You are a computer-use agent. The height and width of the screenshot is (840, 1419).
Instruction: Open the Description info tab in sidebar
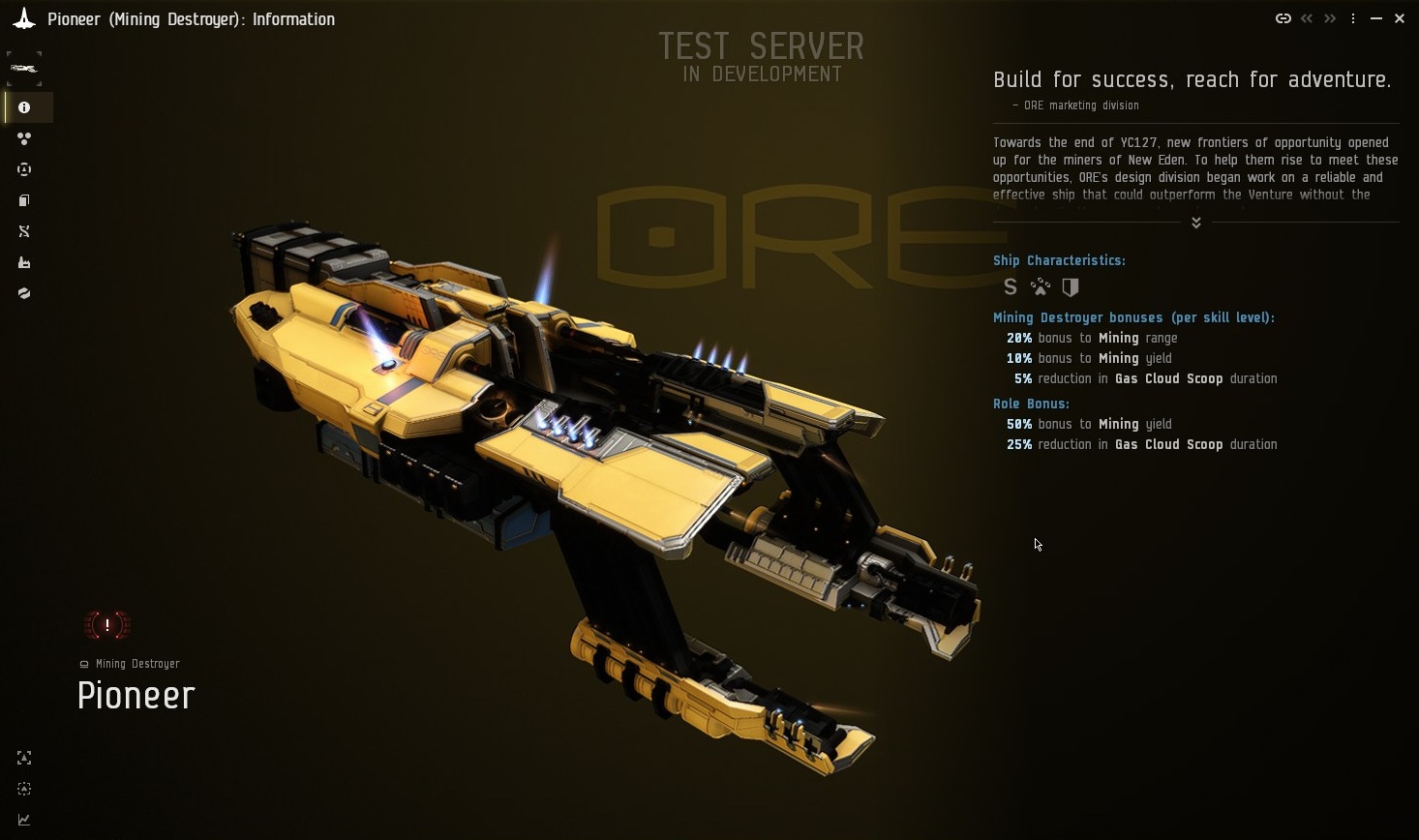[23, 107]
